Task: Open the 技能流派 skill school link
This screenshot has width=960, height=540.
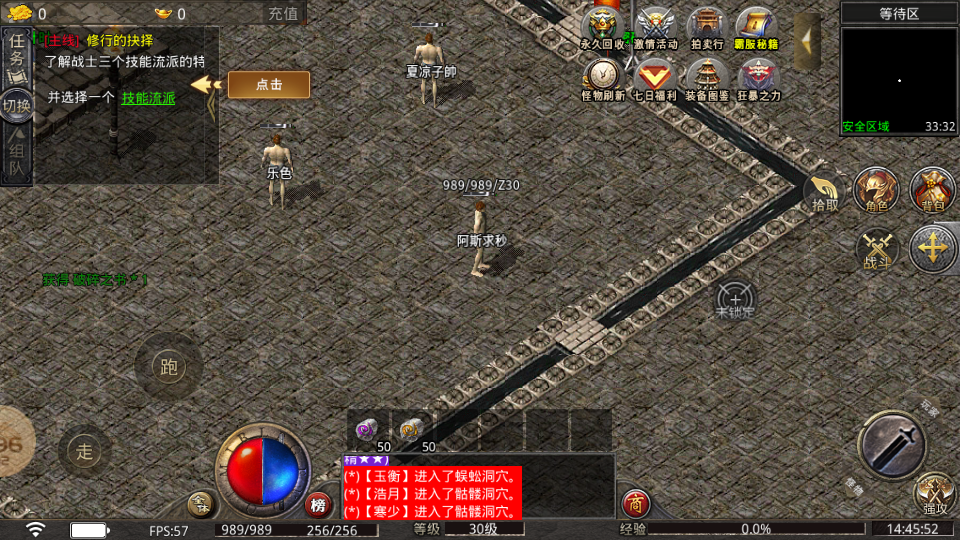Action: pyautogui.click(x=148, y=98)
